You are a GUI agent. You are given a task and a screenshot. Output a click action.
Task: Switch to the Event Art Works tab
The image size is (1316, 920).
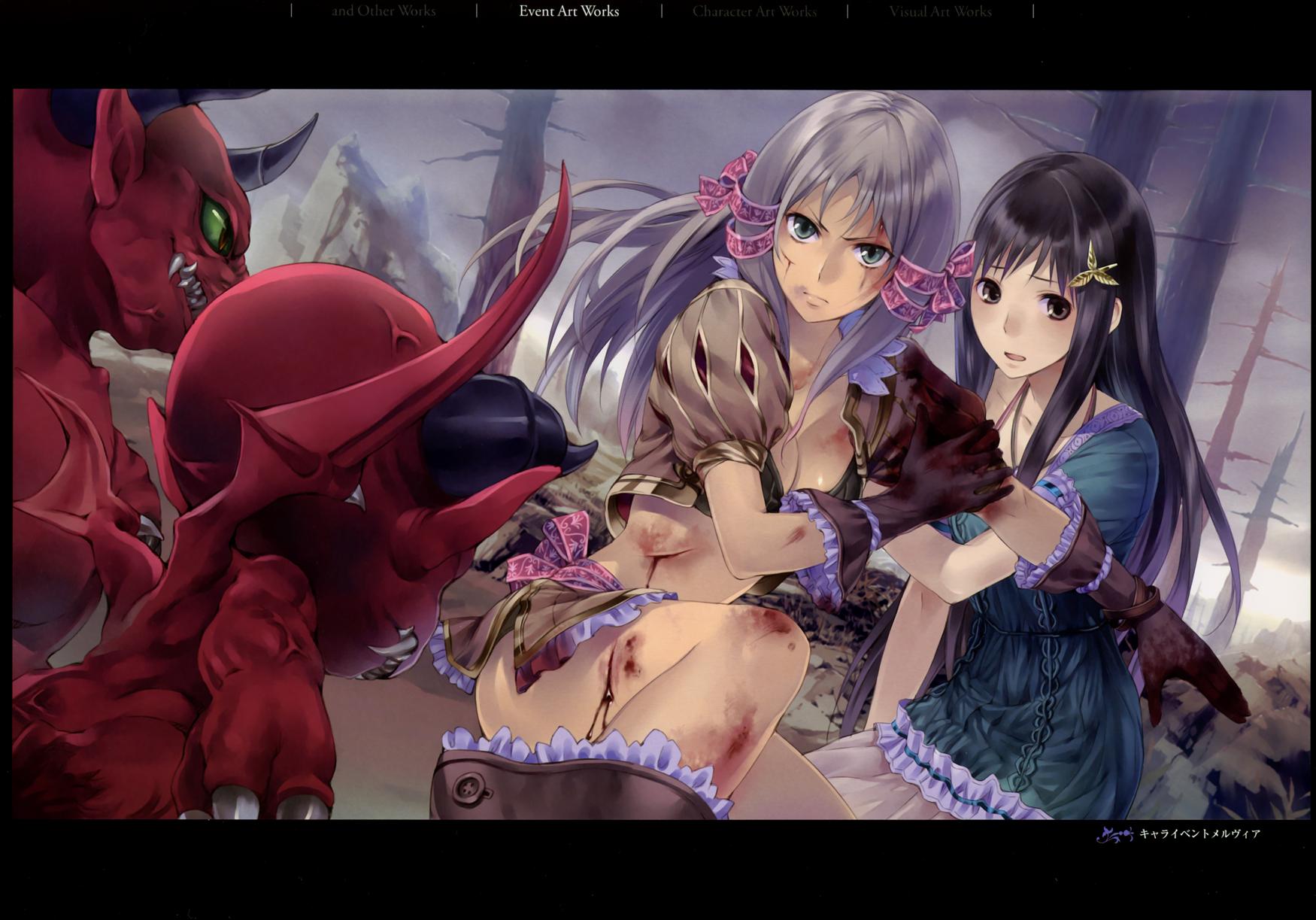[569, 11]
